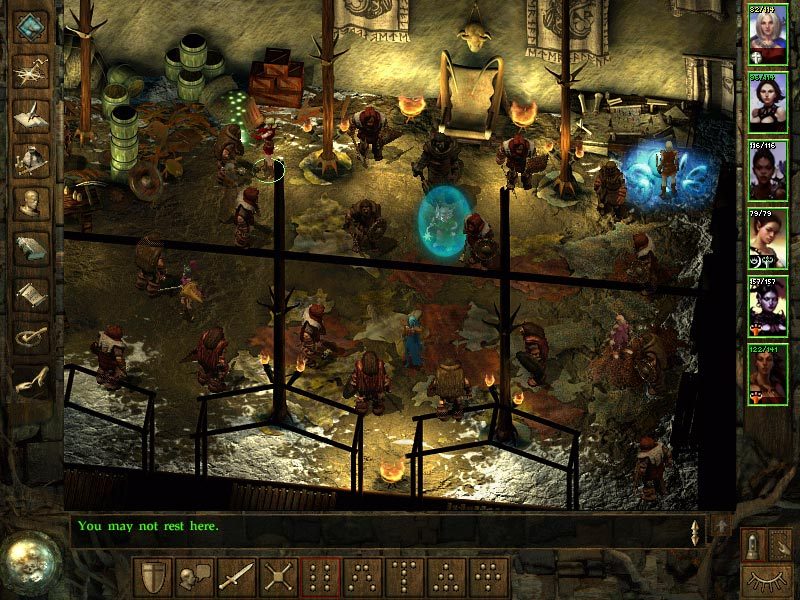Image resolution: width=800 pixels, height=600 pixels.
Task: Activate the shield guard action
Action: [x=153, y=577]
